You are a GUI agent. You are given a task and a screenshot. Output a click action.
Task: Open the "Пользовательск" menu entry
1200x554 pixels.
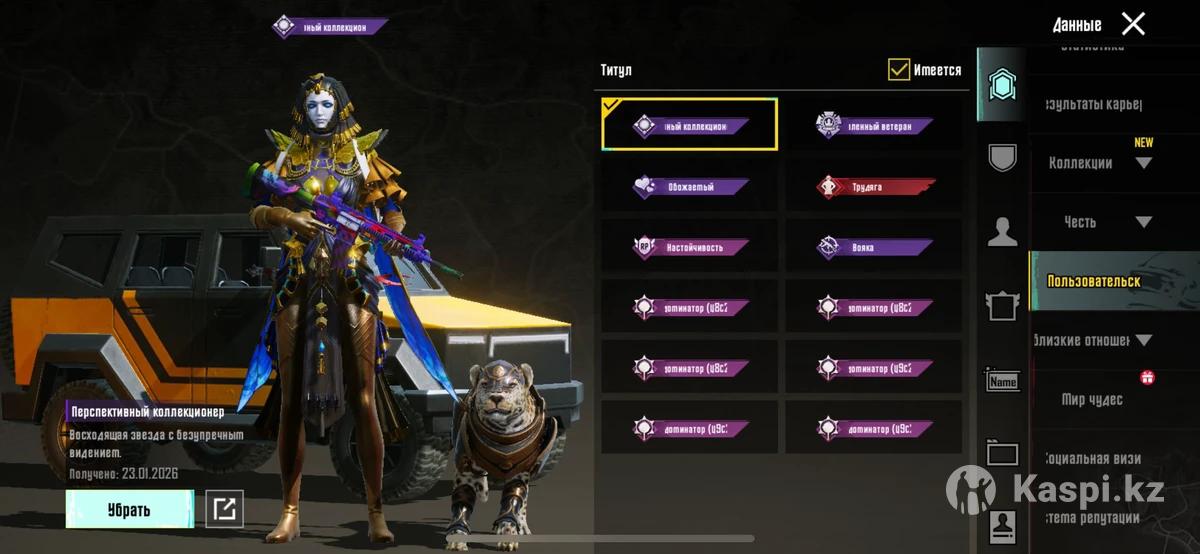(1094, 281)
